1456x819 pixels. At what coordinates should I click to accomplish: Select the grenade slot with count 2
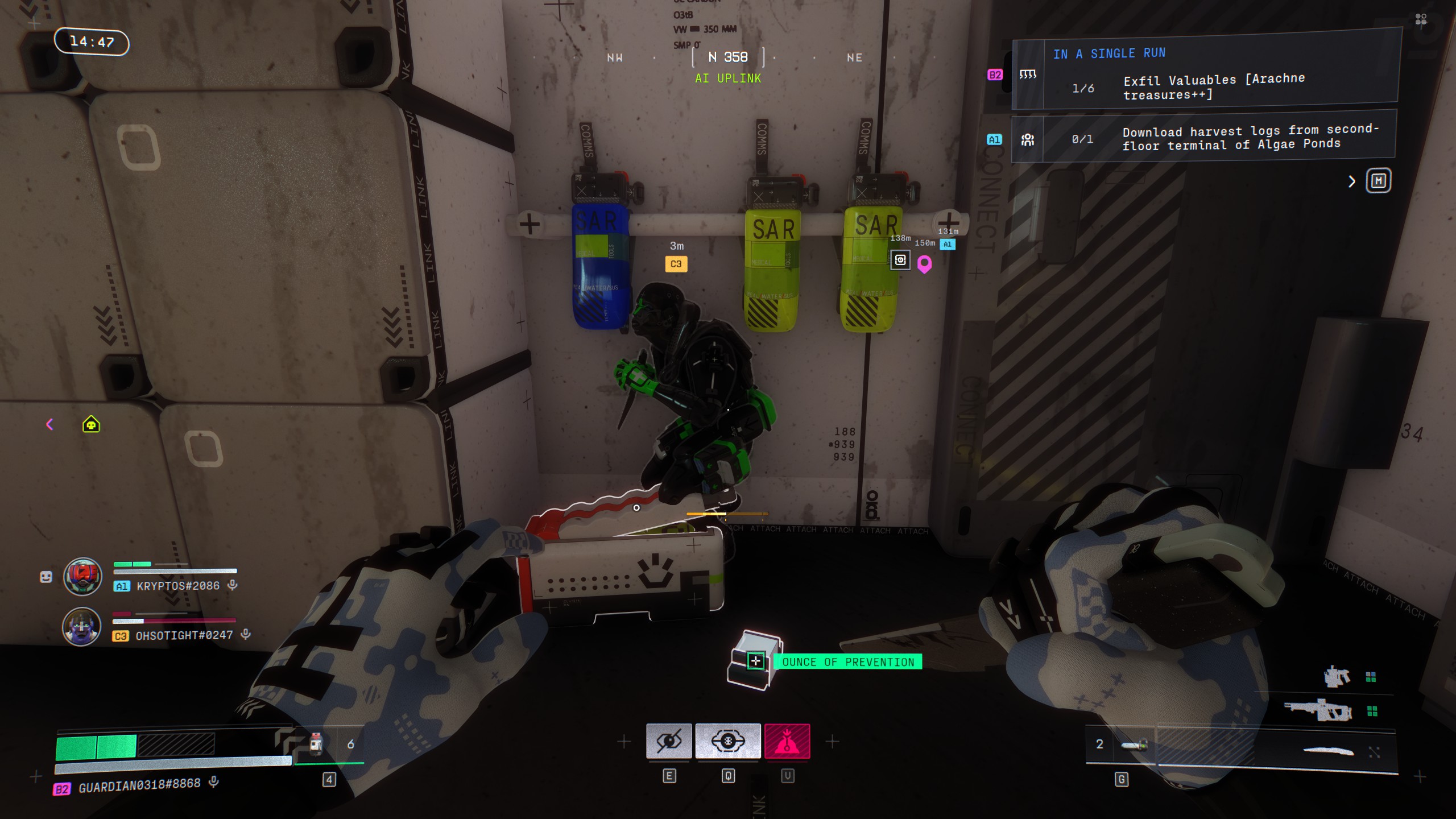click(x=1133, y=744)
